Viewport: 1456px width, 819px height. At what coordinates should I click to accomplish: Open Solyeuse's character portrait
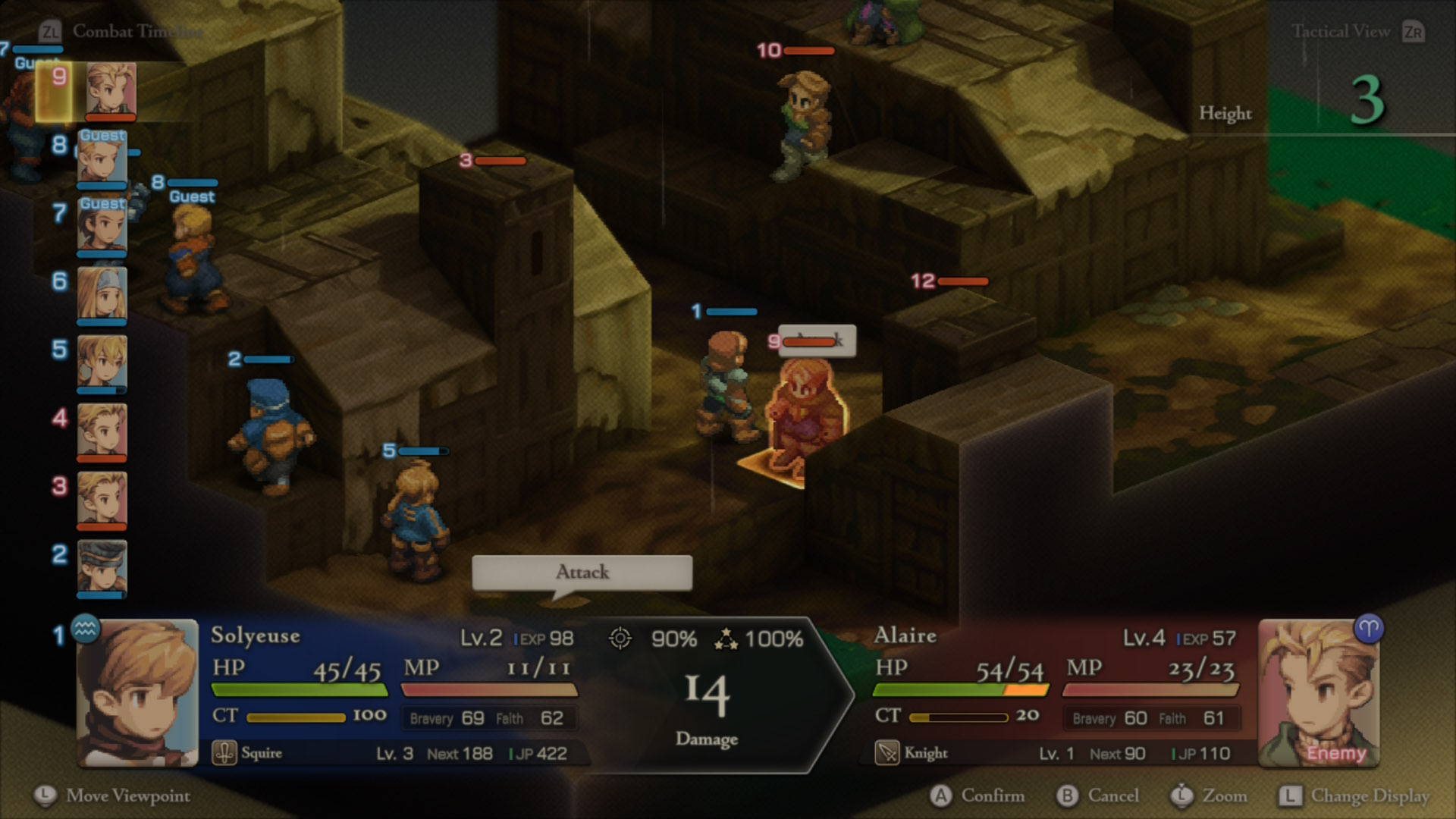tap(137, 693)
